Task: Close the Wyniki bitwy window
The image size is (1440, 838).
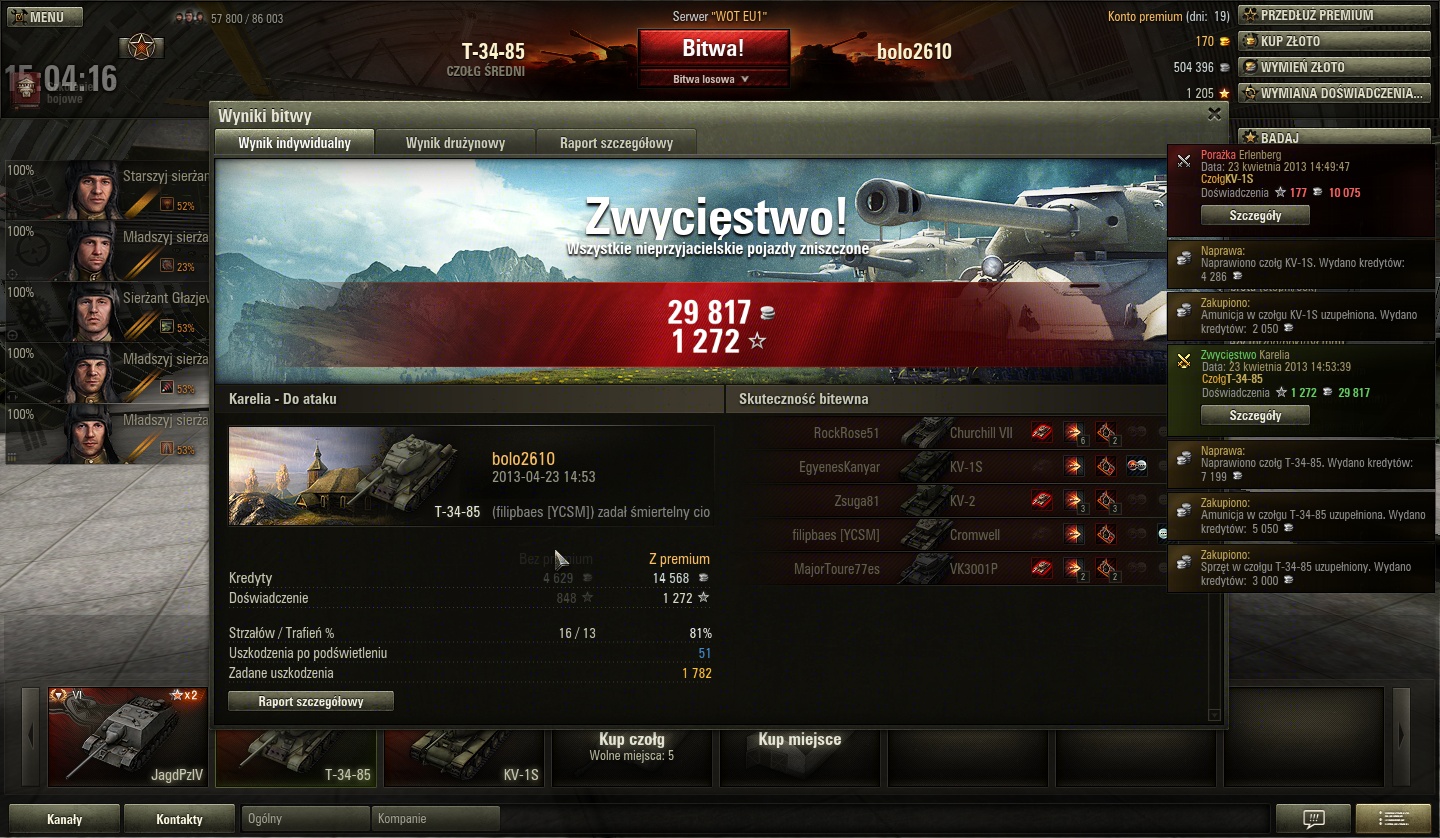Action: point(1214,114)
